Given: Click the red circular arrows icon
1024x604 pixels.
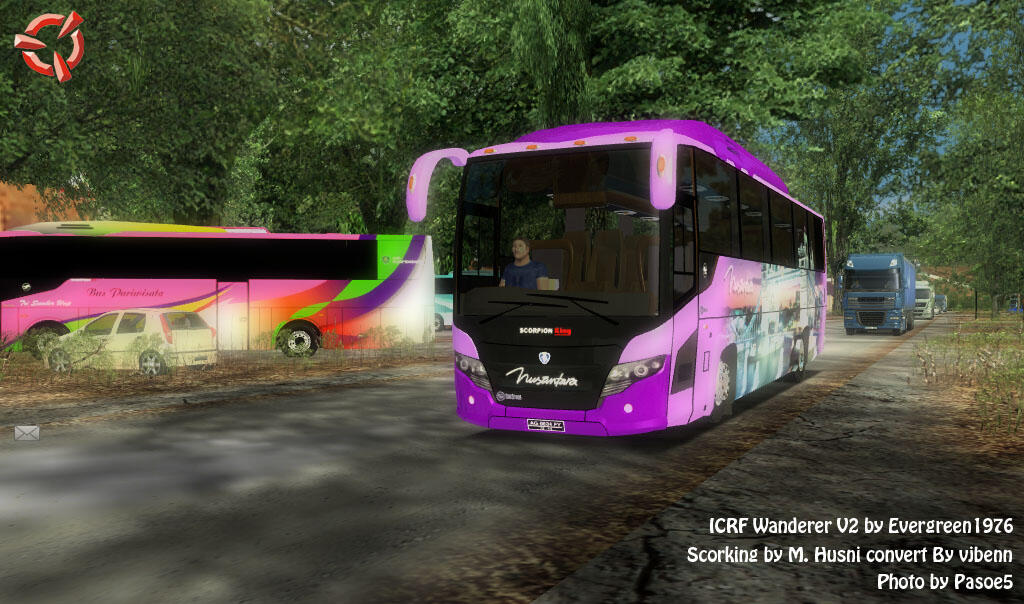Looking at the screenshot, I should click(x=49, y=45).
